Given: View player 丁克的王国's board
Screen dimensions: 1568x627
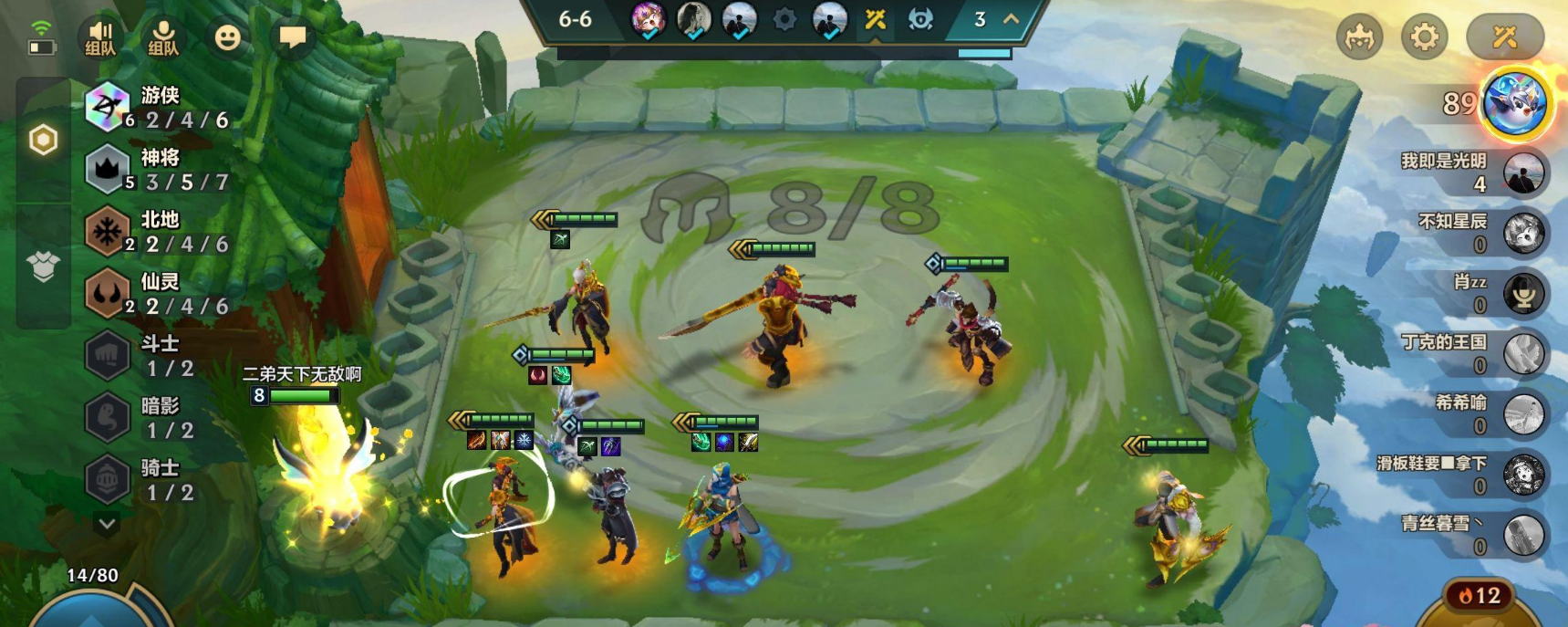Looking at the screenshot, I should click(x=1522, y=354).
